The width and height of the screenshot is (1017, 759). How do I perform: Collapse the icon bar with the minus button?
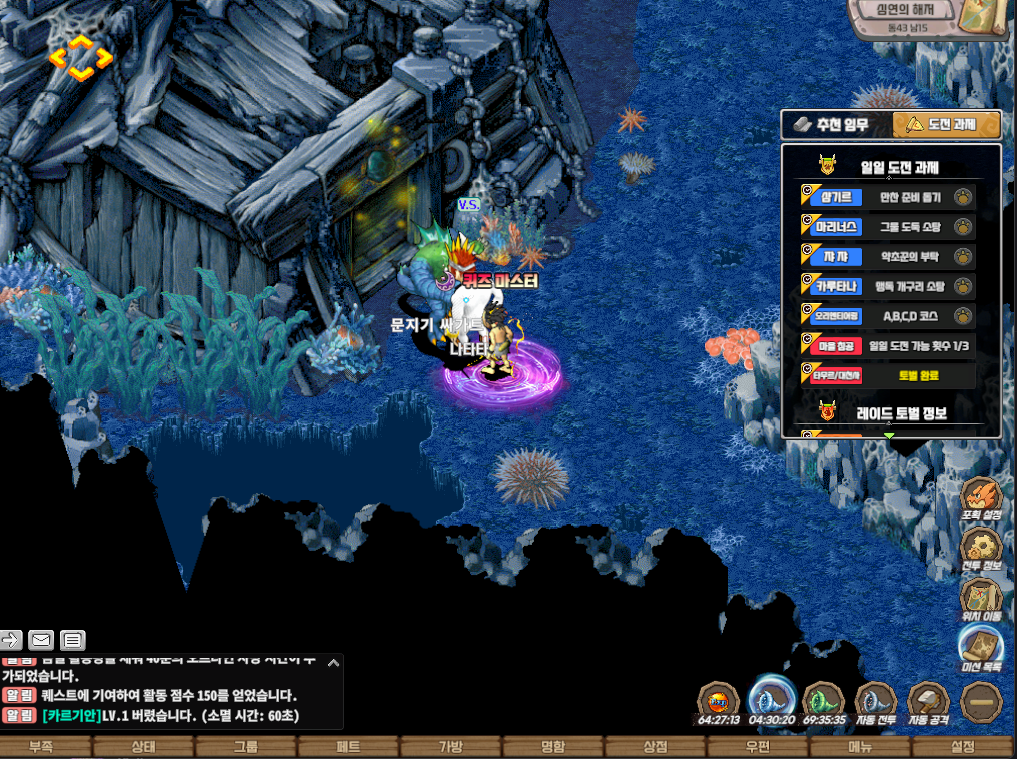coord(981,702)
